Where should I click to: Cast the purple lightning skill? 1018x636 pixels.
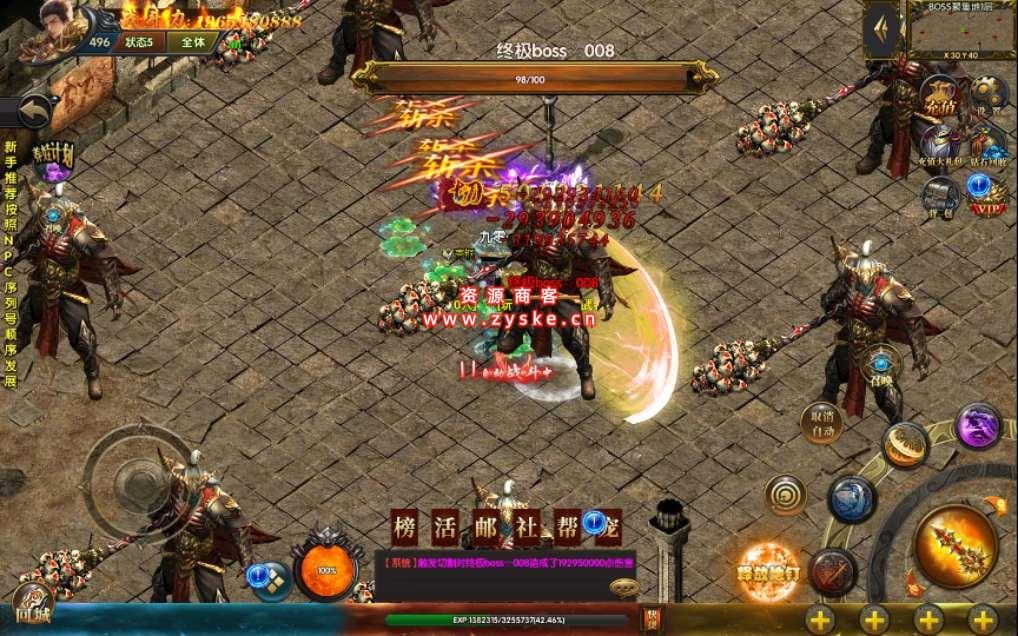(x=977, y=426)
